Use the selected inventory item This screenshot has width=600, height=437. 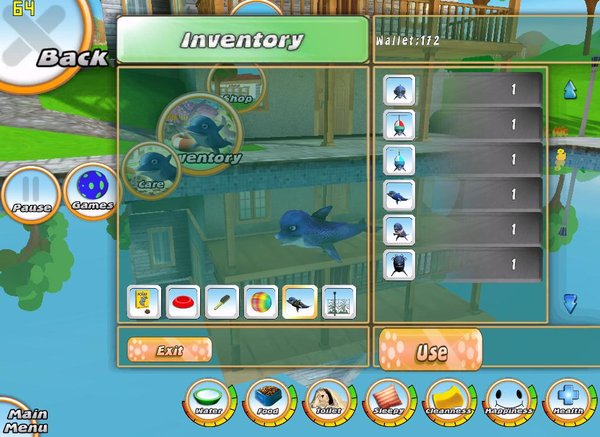point(431,351)
